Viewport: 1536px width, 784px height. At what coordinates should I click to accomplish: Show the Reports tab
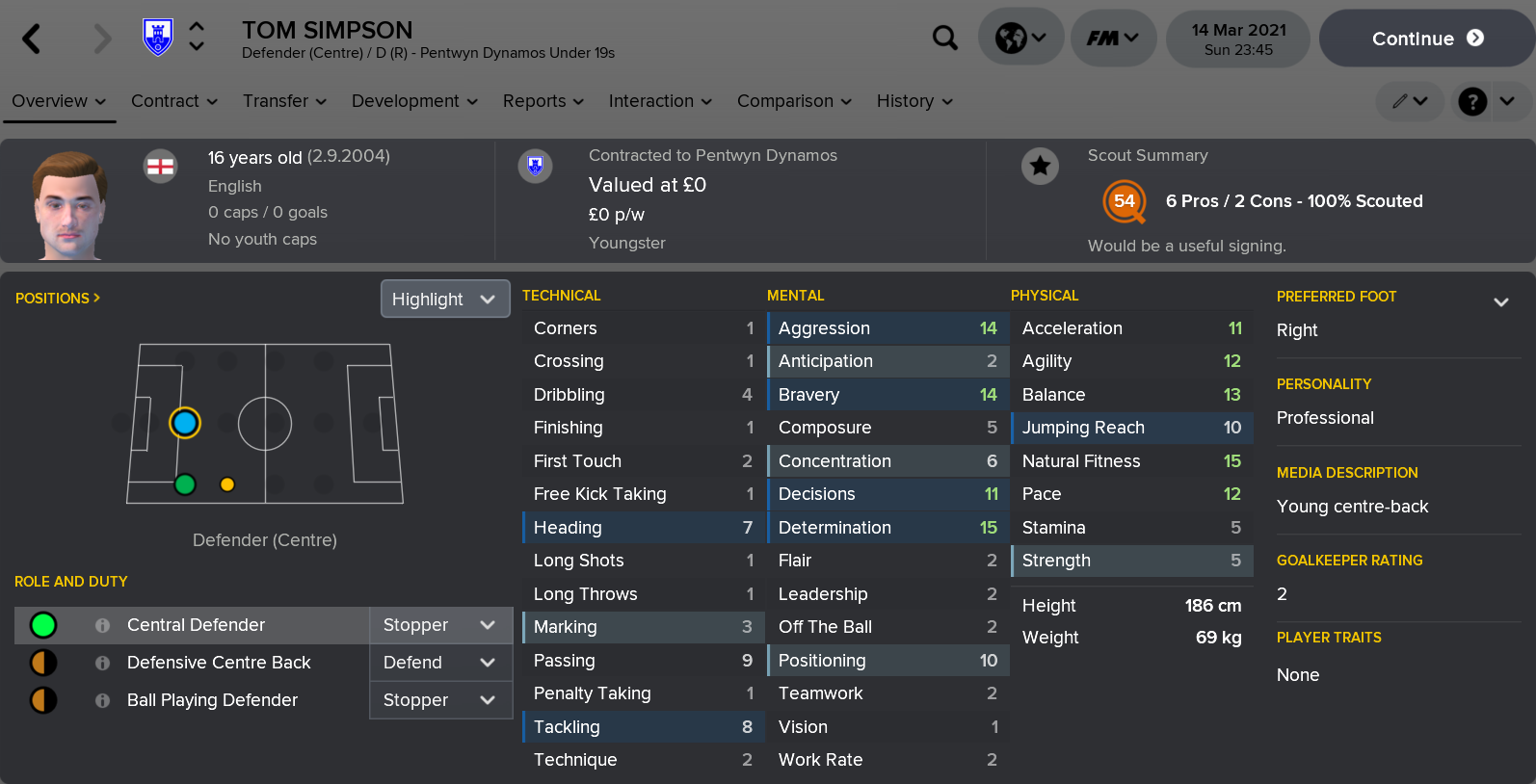coord(543,101)
